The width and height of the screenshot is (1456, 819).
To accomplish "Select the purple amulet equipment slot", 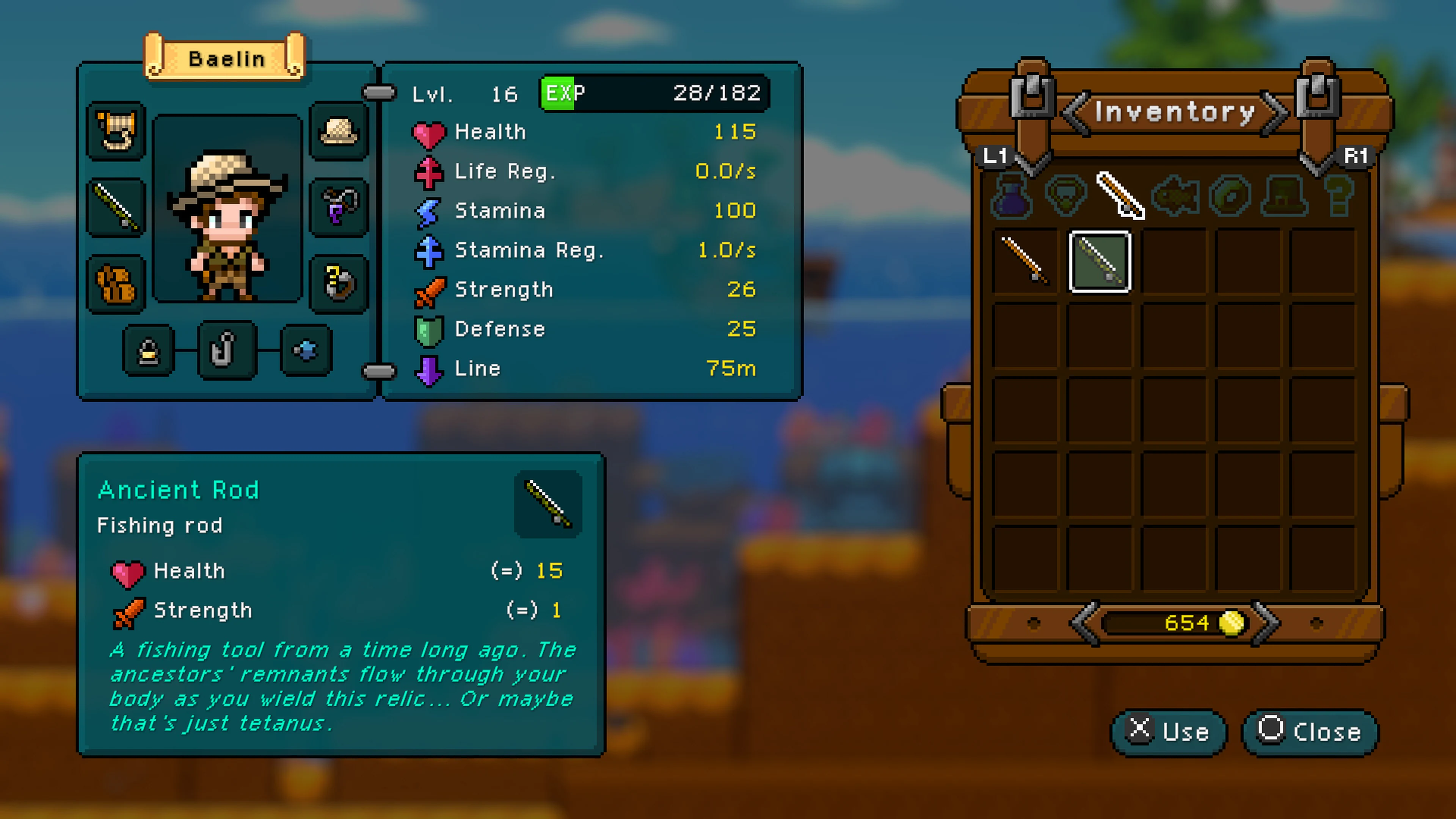I will pyautogui.click(x=339, y=206).
